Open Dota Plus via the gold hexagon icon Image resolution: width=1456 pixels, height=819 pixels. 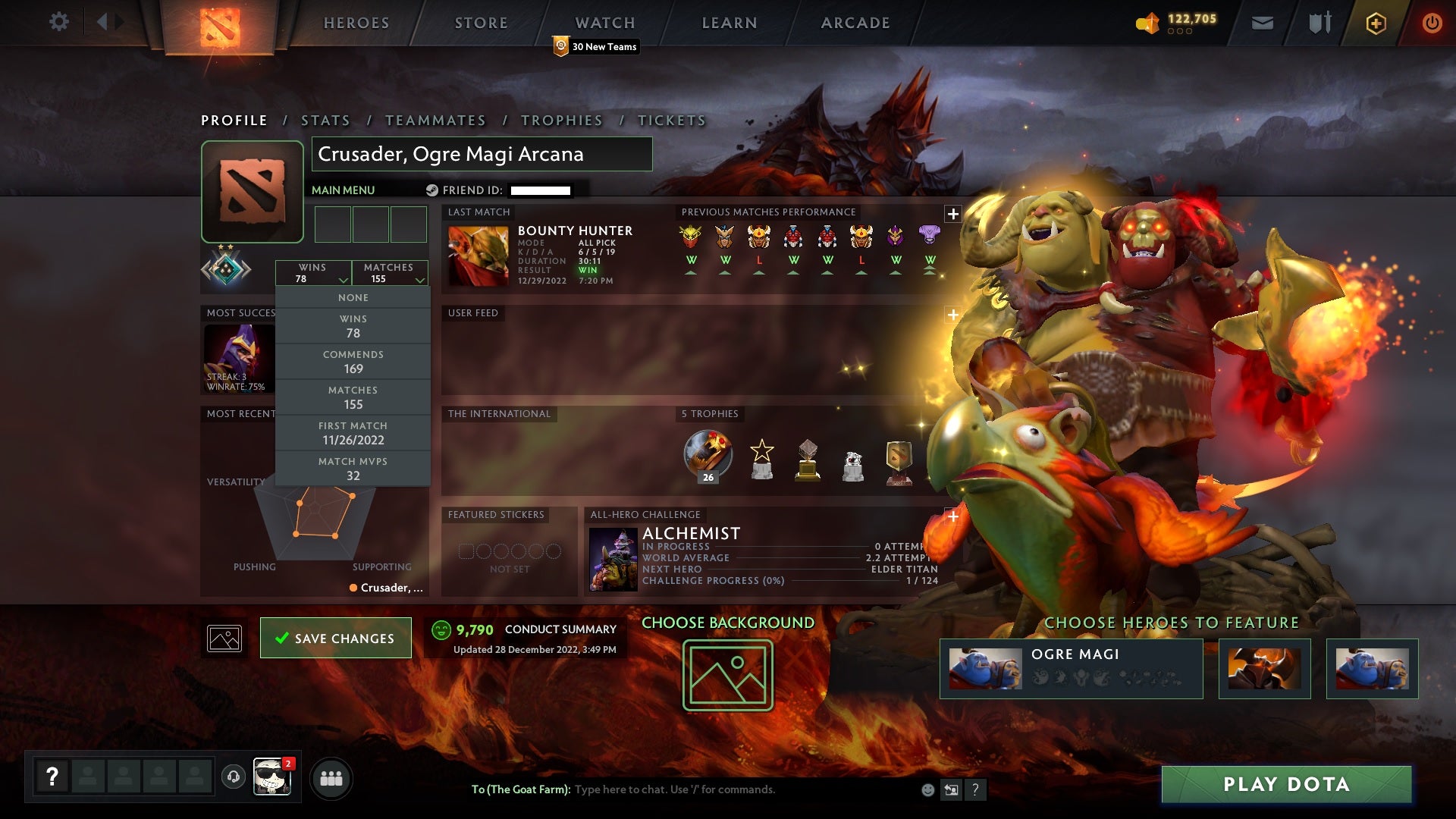[x=1375, y=23]
